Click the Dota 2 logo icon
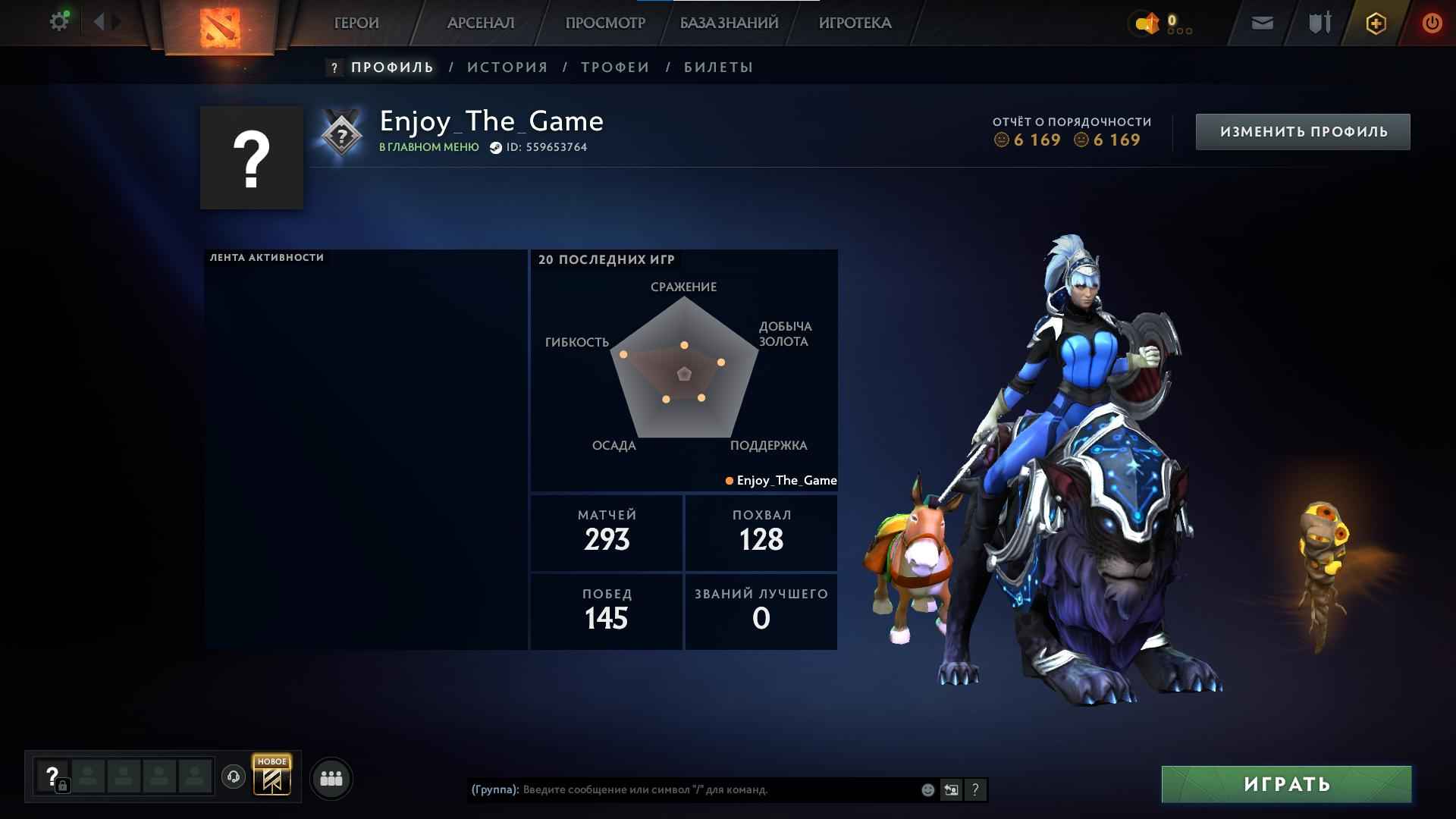This screenshot has height=819, width=1456. [x=222, y=24]
